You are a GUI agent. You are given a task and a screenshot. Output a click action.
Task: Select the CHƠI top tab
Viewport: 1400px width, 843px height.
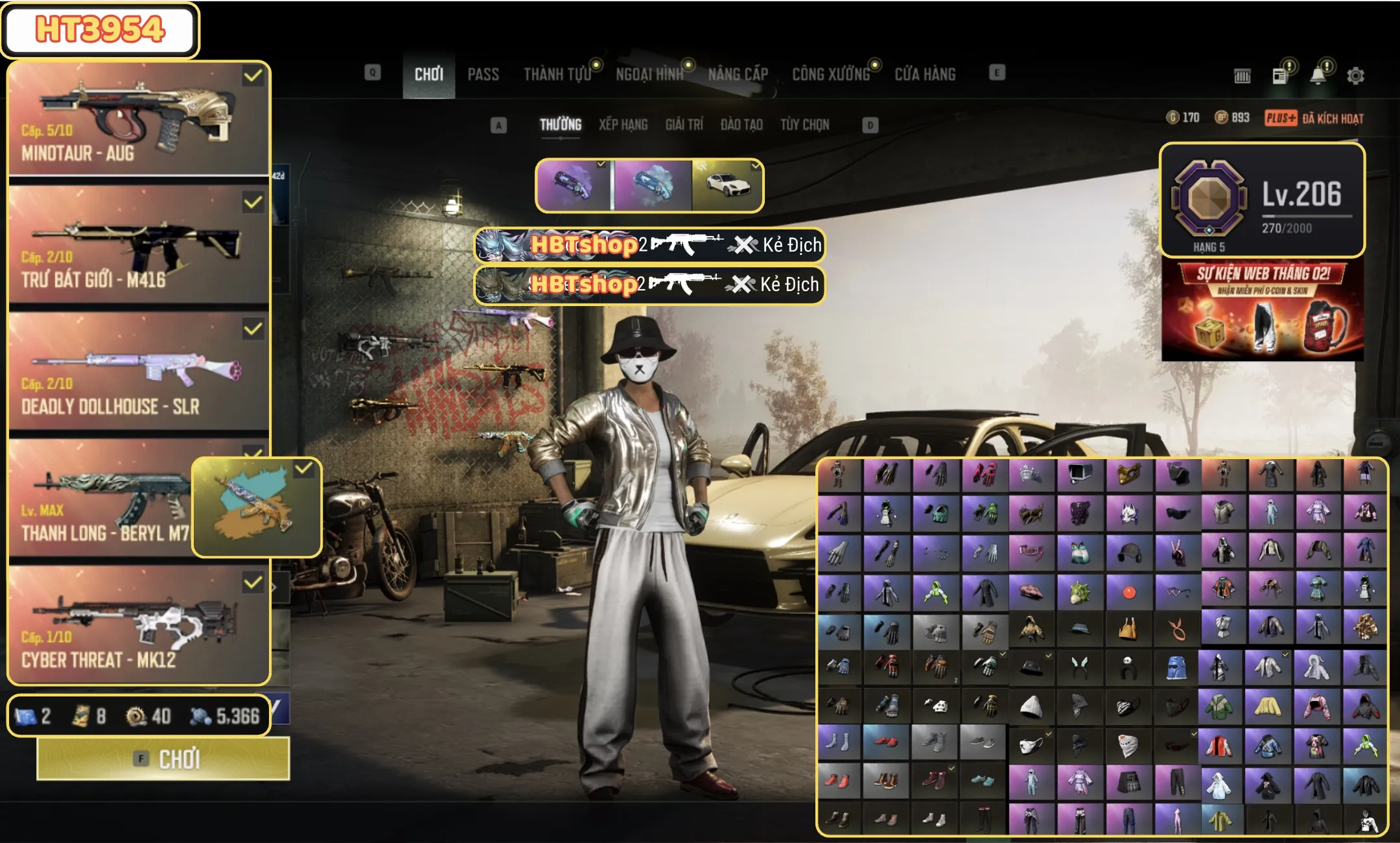[428, 75]
